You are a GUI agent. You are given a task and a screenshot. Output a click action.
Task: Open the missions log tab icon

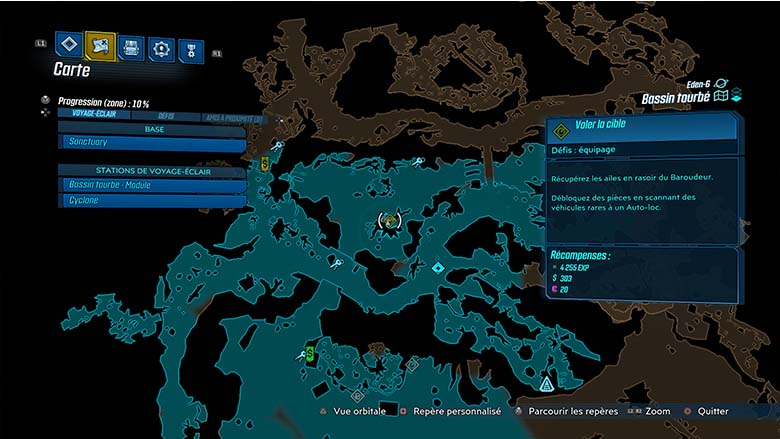[x=68, y=45]
